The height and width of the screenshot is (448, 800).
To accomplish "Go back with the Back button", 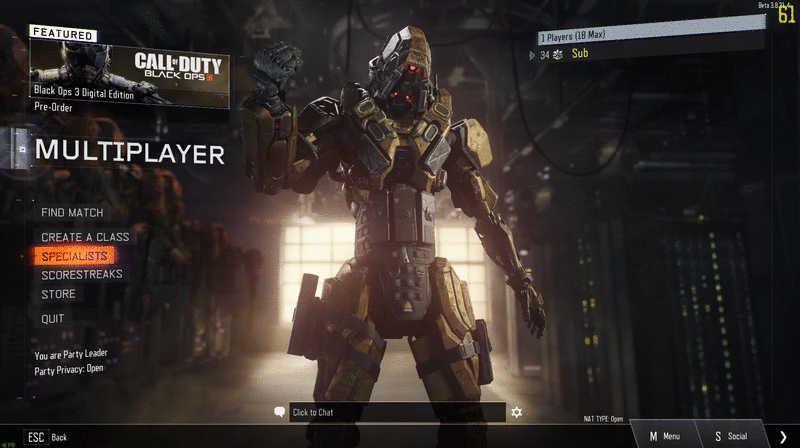I will click(x=47, y=437).
